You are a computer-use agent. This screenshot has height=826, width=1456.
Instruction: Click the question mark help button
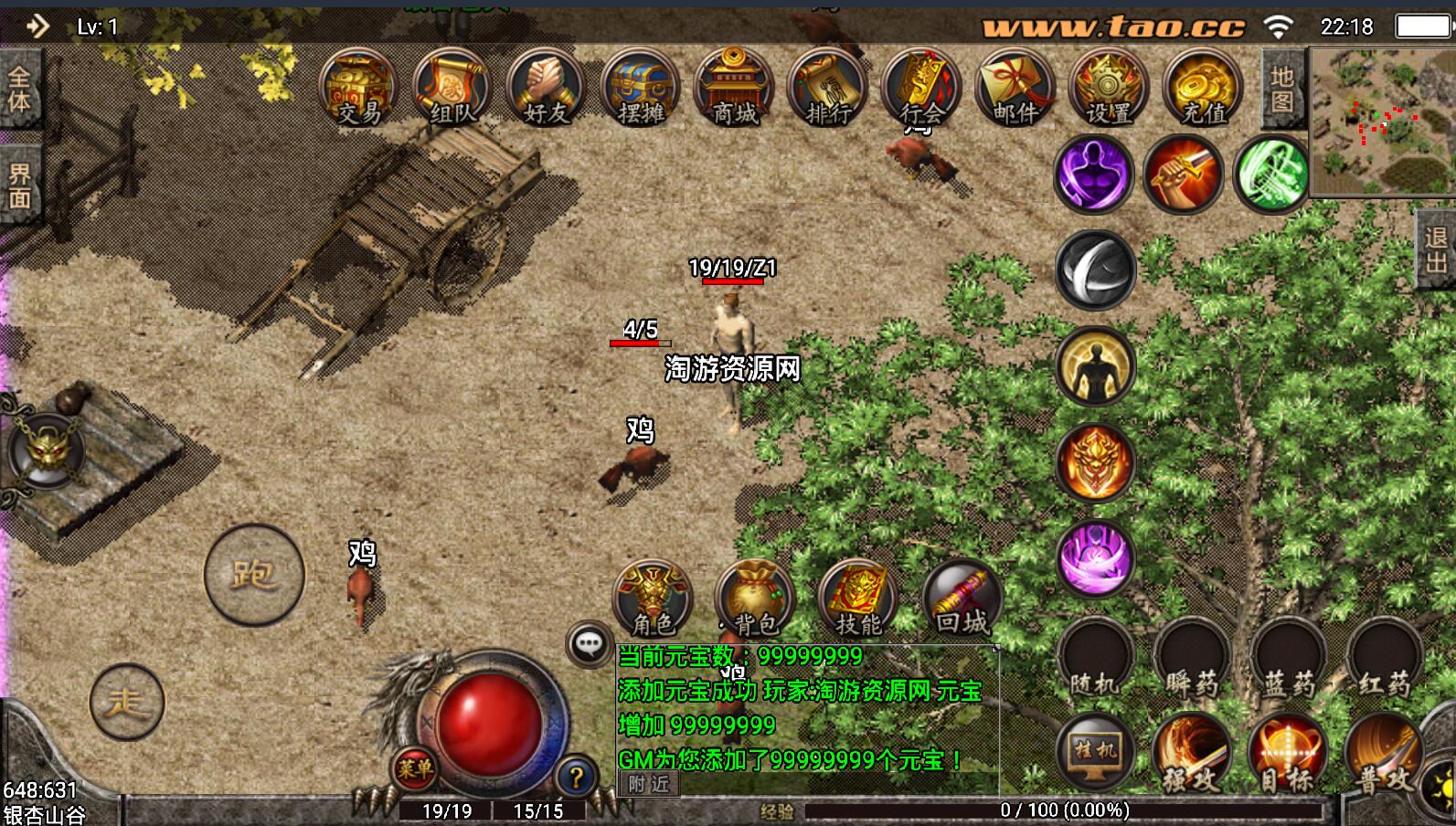pos(576,778)
